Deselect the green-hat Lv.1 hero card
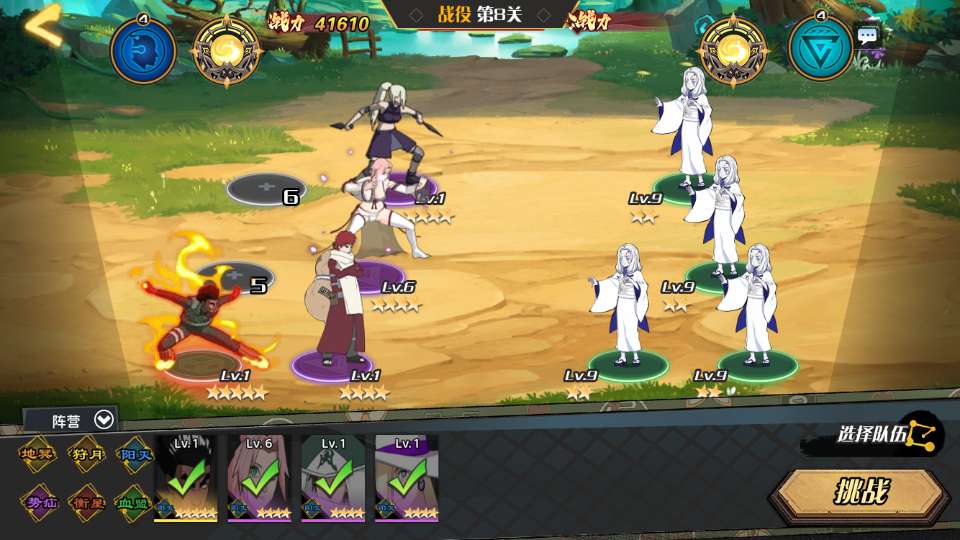960x540 pixels. tap(333, 478)
